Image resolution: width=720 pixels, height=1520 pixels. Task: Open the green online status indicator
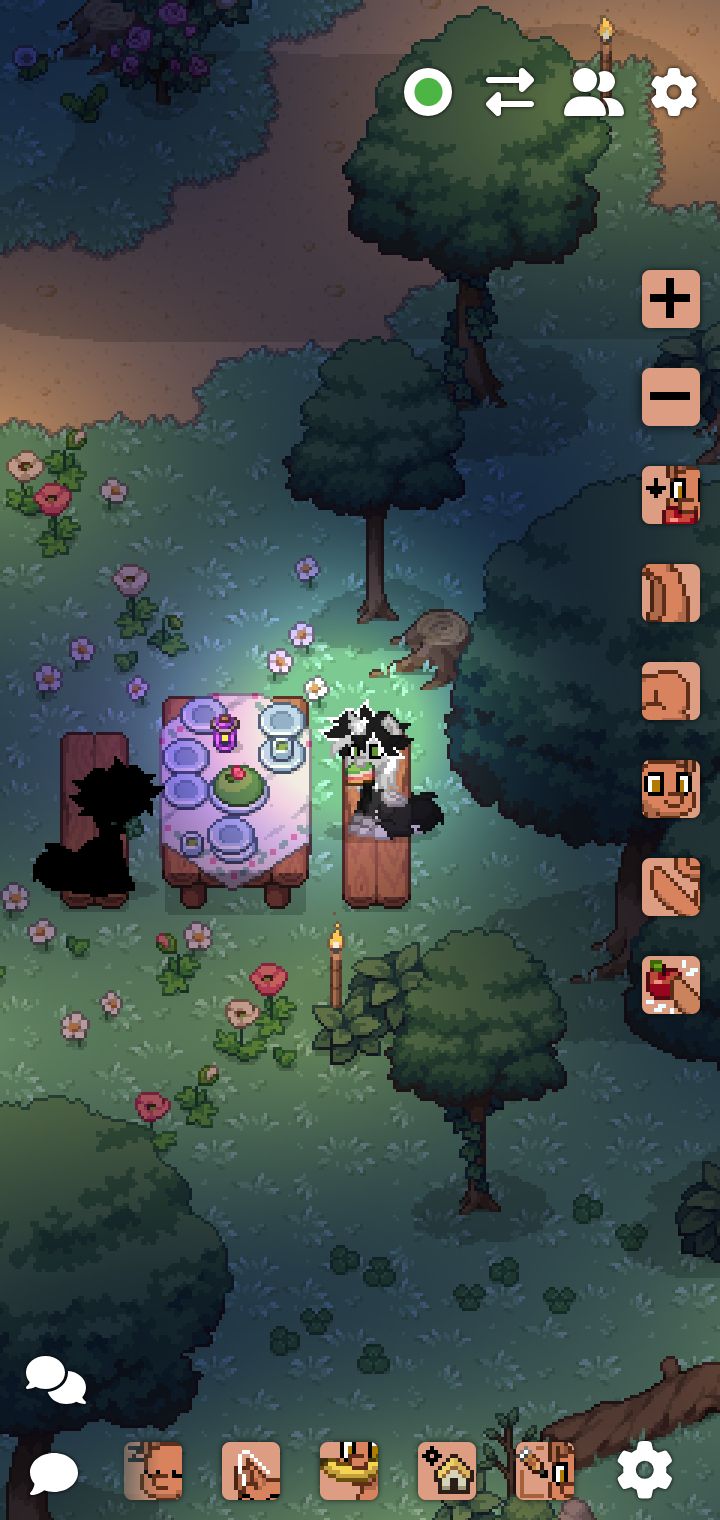coord(428,94)
